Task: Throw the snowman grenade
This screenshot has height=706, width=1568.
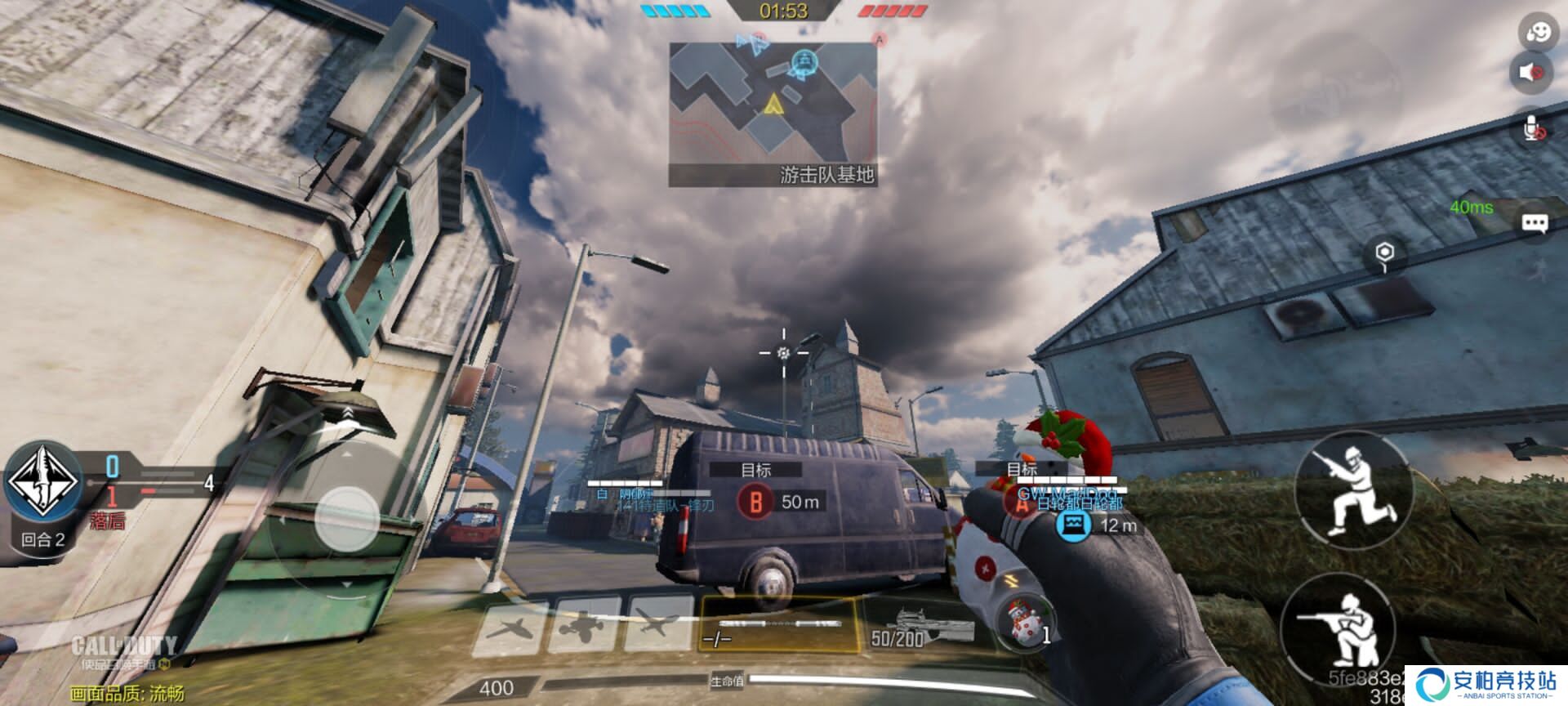Action: pos(1025,624)
